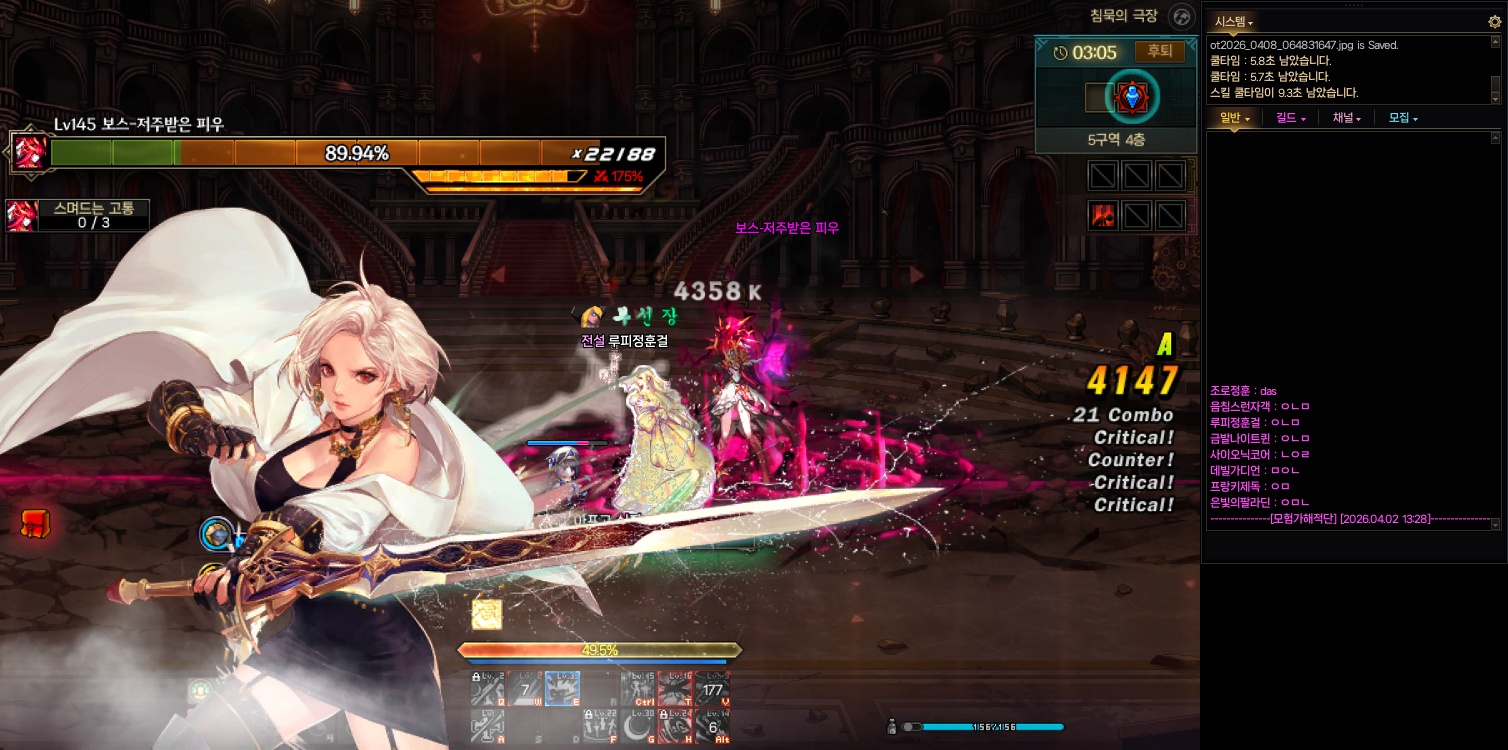This screenshot has width=1508, height=750.
Task: Open the globe map icon beside 침묵의 극장
Action: click(1183, 17)
